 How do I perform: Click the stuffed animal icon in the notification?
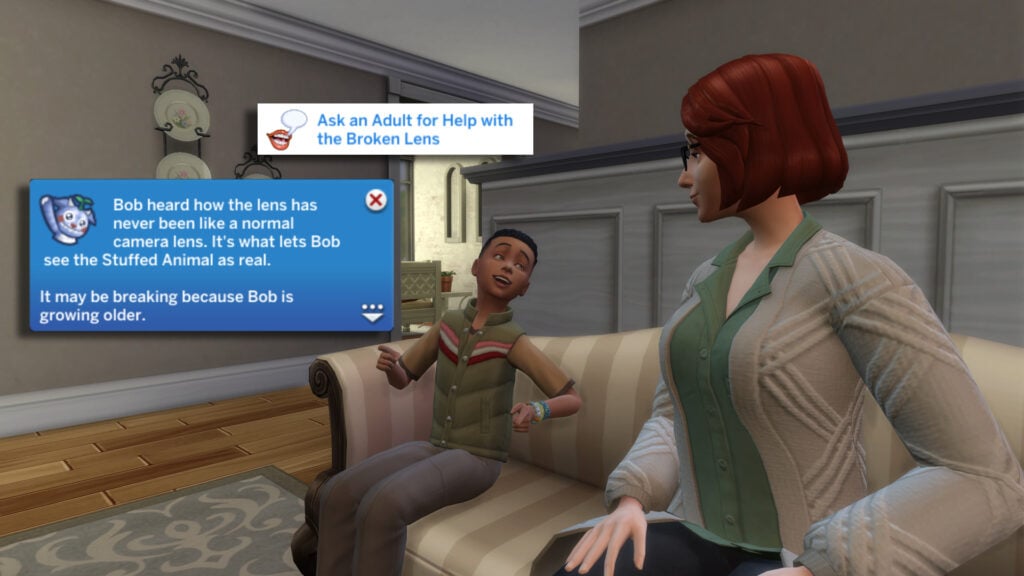[67, 218]
